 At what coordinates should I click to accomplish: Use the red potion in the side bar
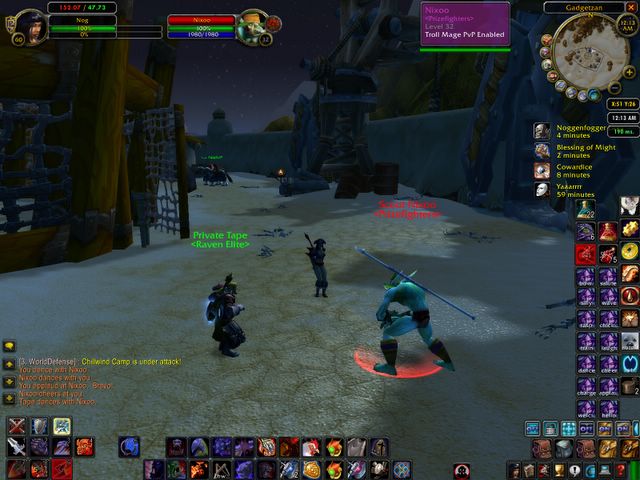(607, 231)
